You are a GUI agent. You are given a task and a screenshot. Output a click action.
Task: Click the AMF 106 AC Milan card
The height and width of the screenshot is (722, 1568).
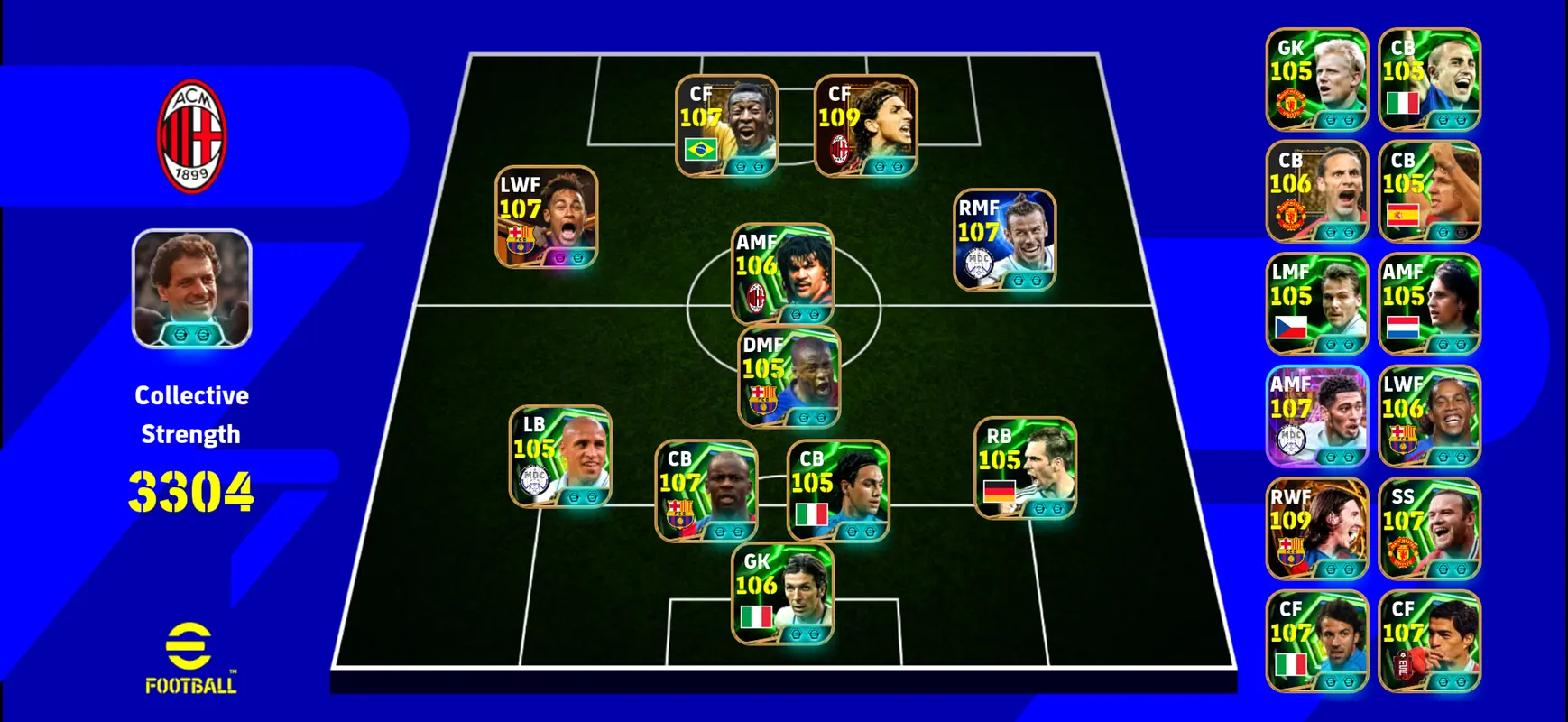[782, 274]
